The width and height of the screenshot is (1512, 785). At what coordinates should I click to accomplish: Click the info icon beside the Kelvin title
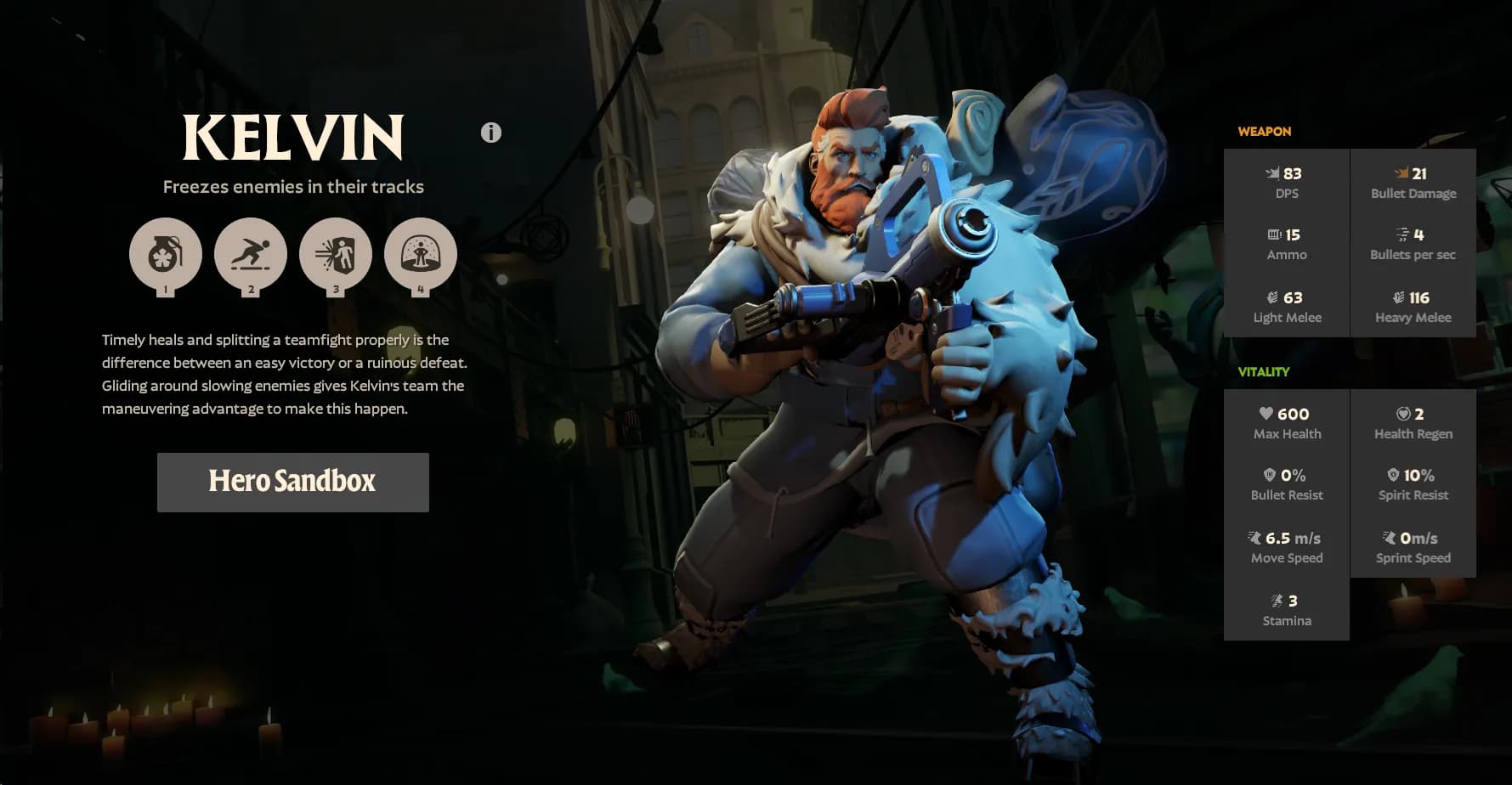(490, 133)
